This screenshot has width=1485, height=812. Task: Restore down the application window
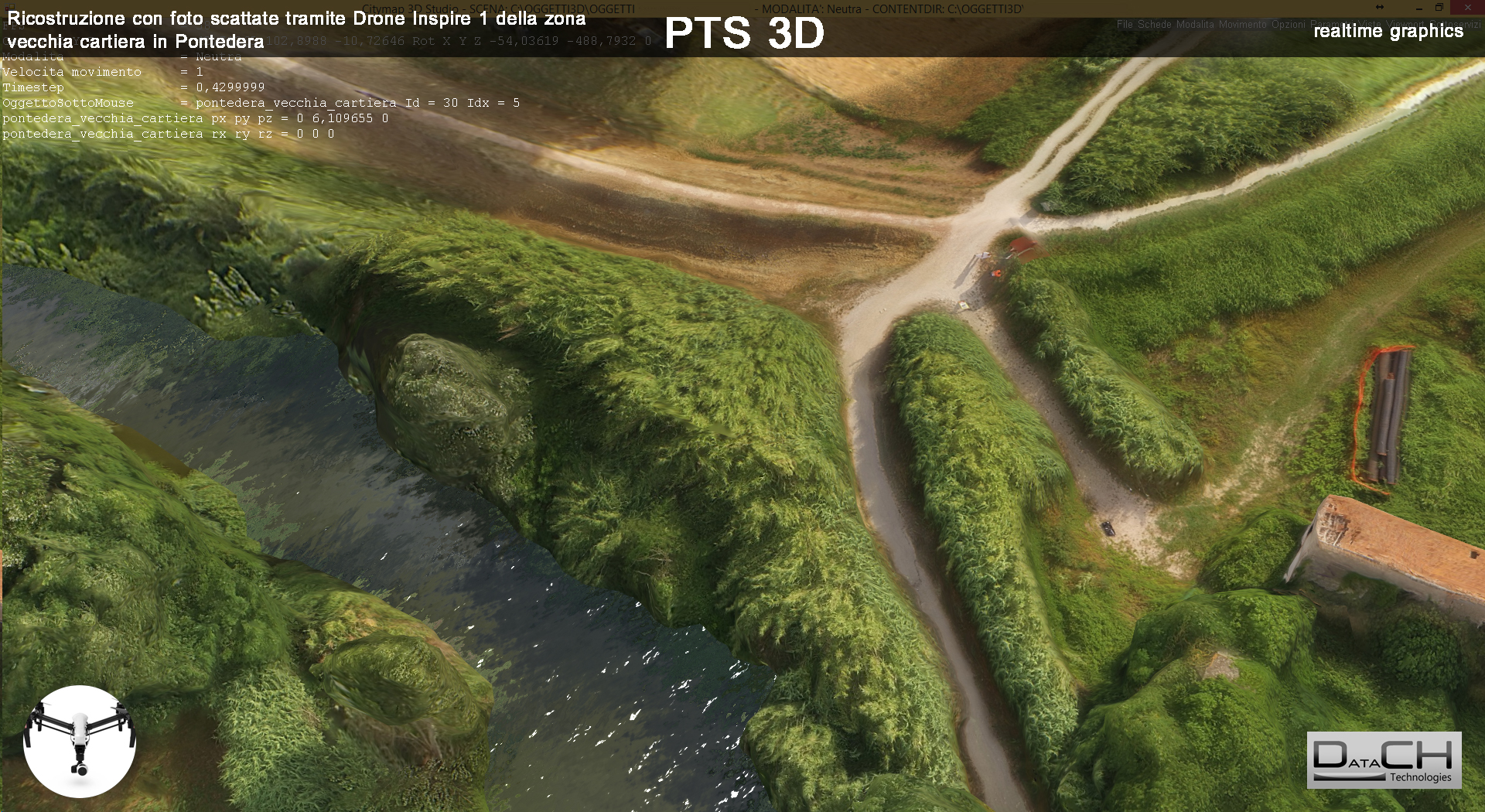pyautogui.click(x=1439, y=8)
